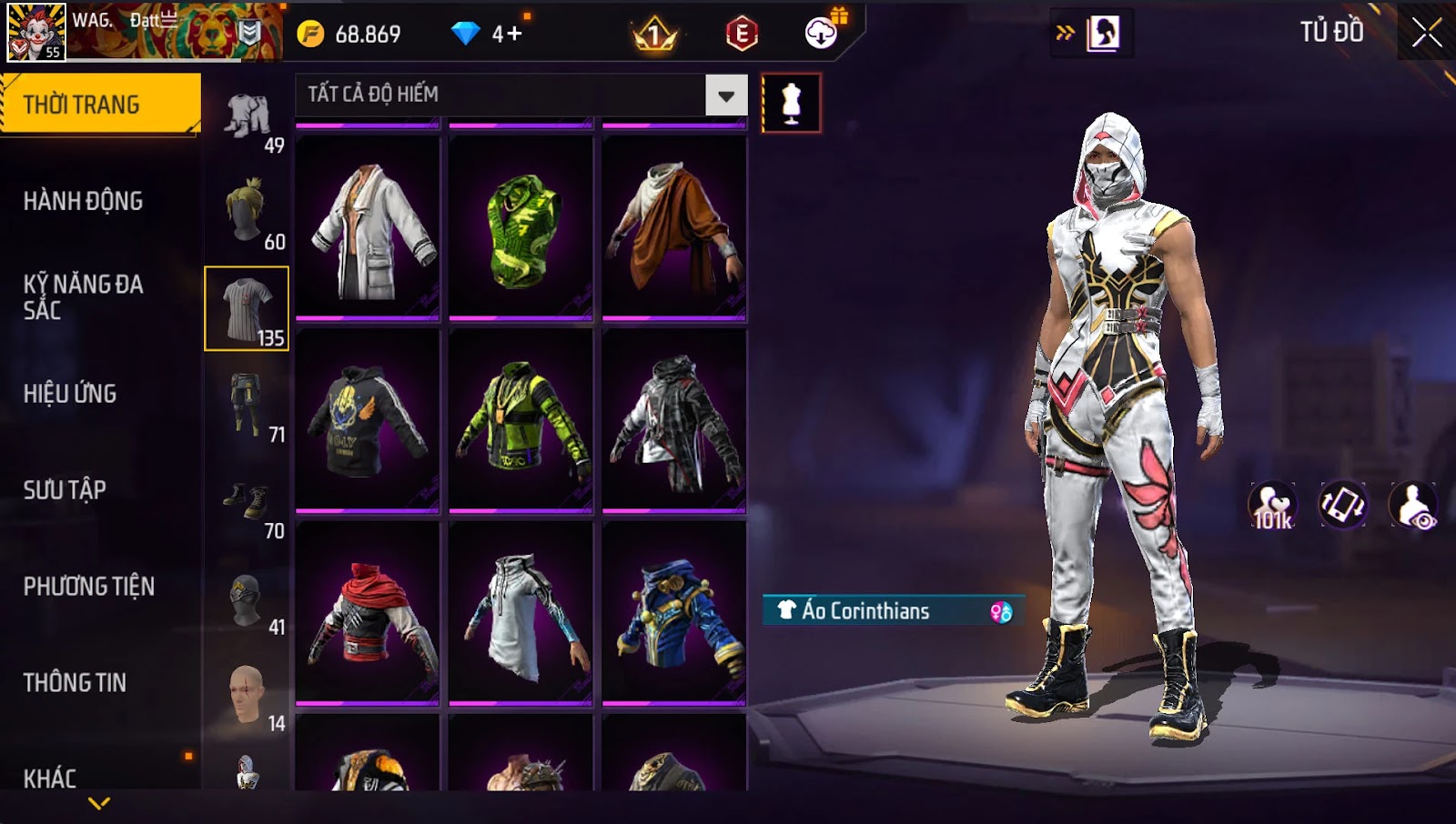Image resolution: width=1456 pixels, height=824 pixels.
Task: Show the Thông Tin section
Action: point(75,683)
